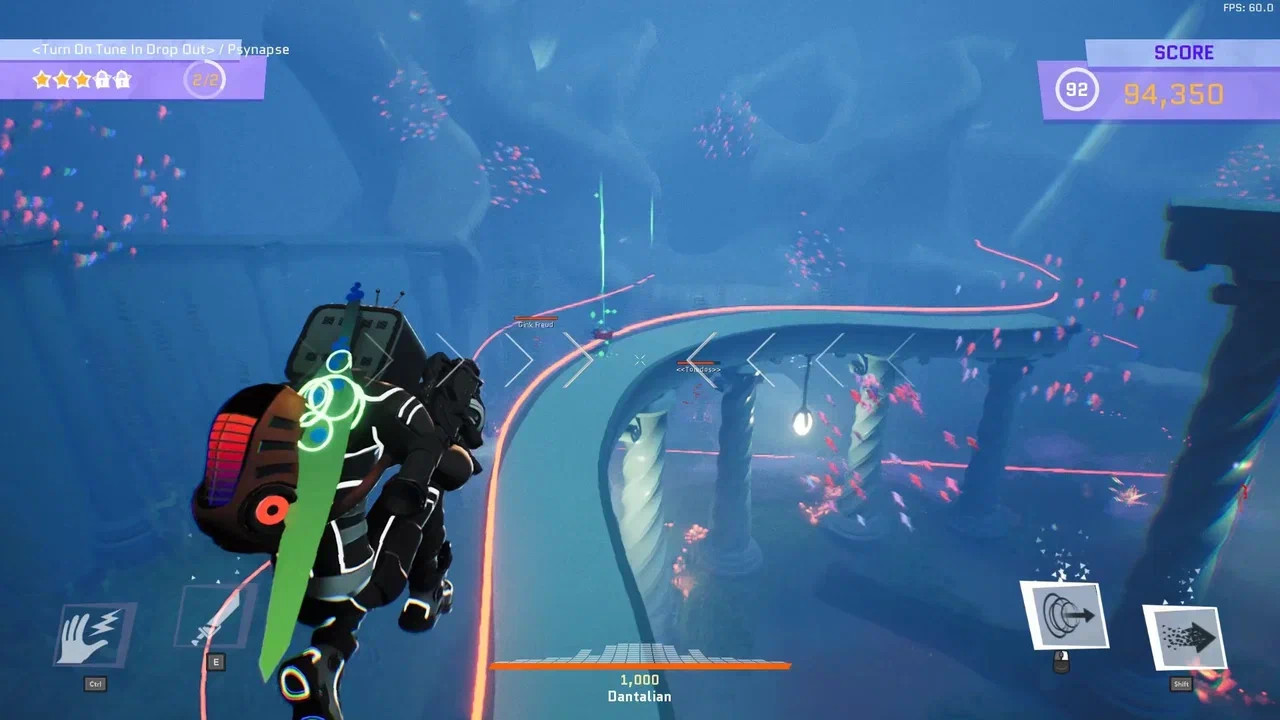Toggle the Ctrl keybind label under the melee ability

[x=95, y=684]
